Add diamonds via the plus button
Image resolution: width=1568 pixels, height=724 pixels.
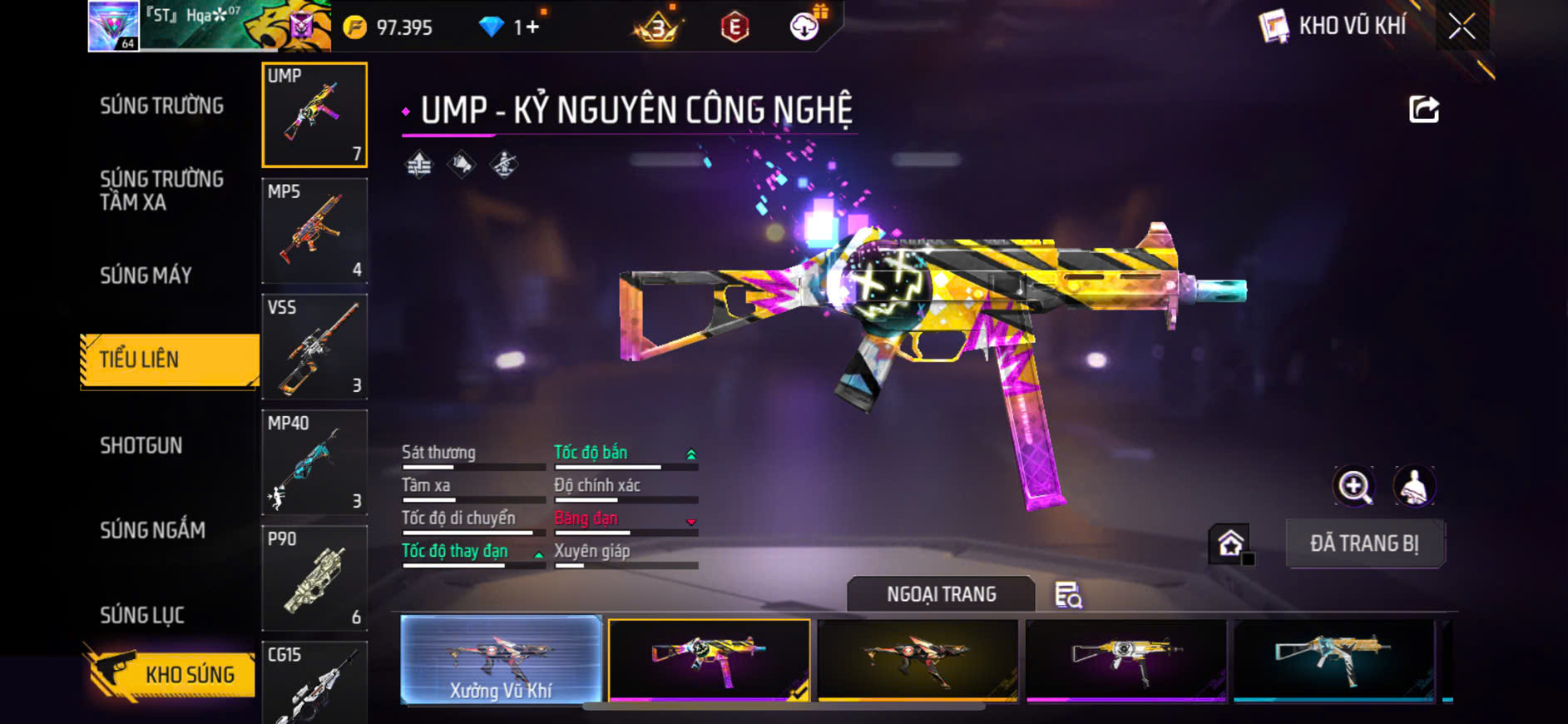[x=532, y=27]
